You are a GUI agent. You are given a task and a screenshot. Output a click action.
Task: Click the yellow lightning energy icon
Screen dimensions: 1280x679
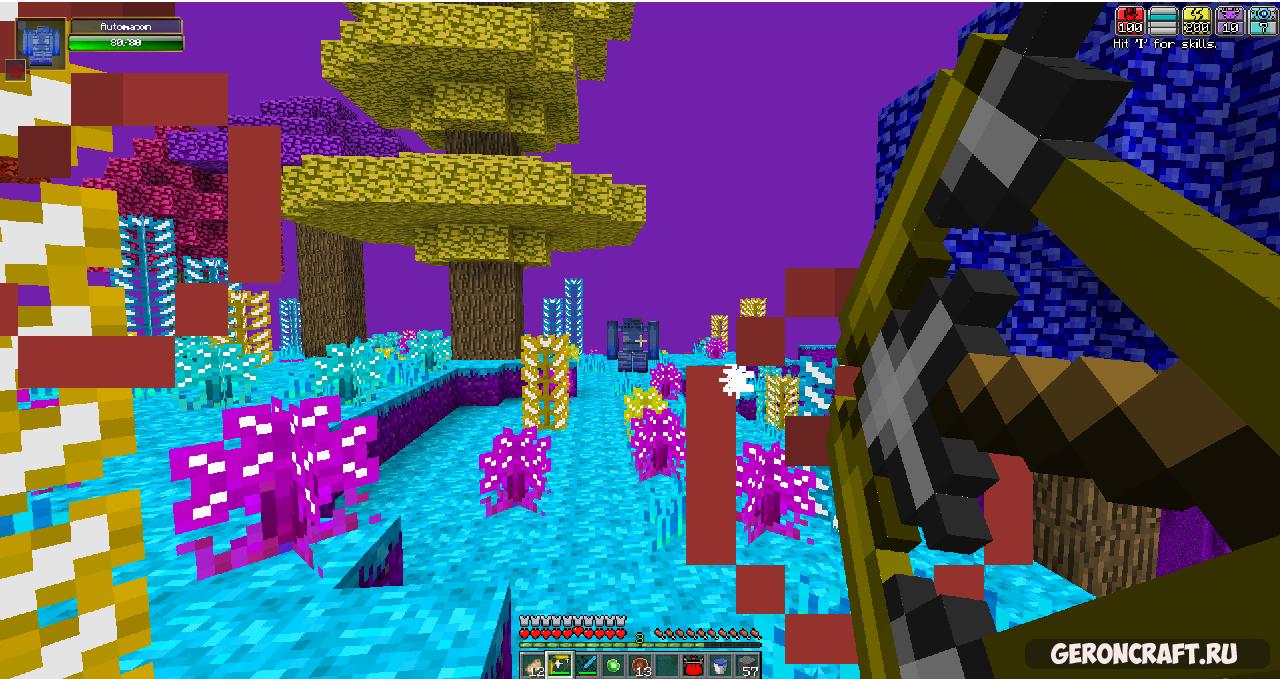coord(1196,20)
